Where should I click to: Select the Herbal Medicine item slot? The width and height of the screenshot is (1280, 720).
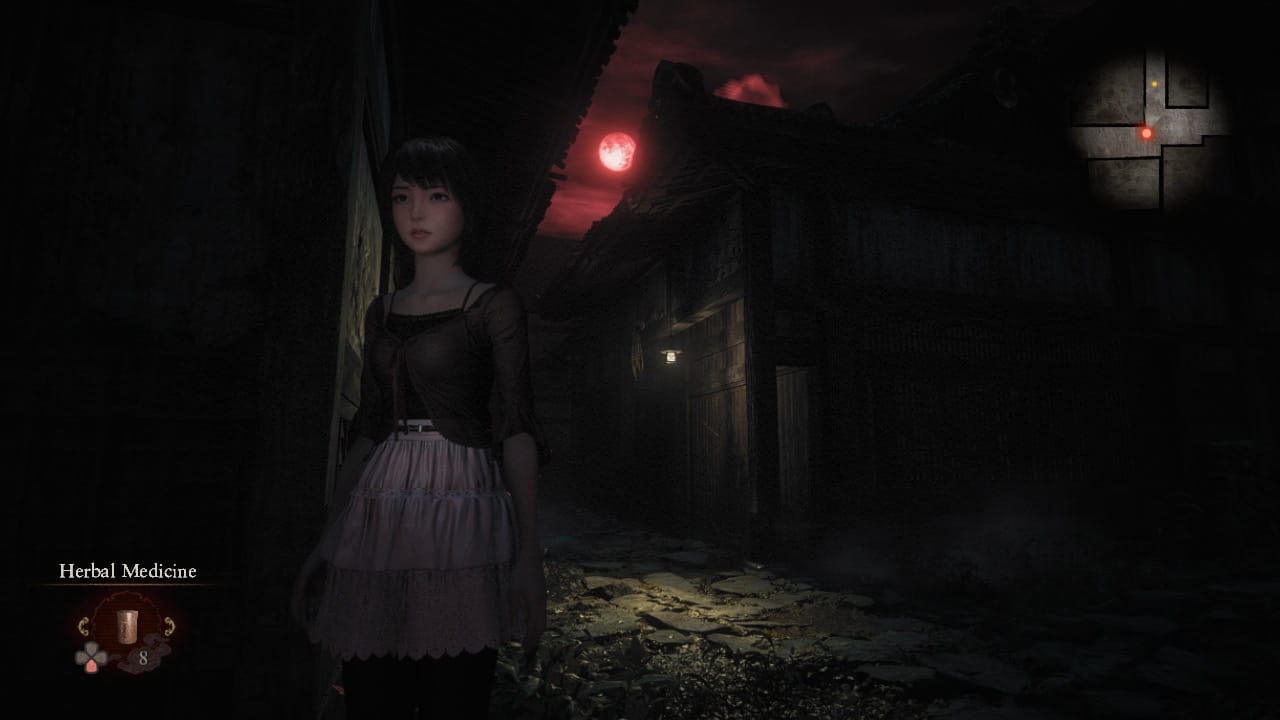(126, 626)
